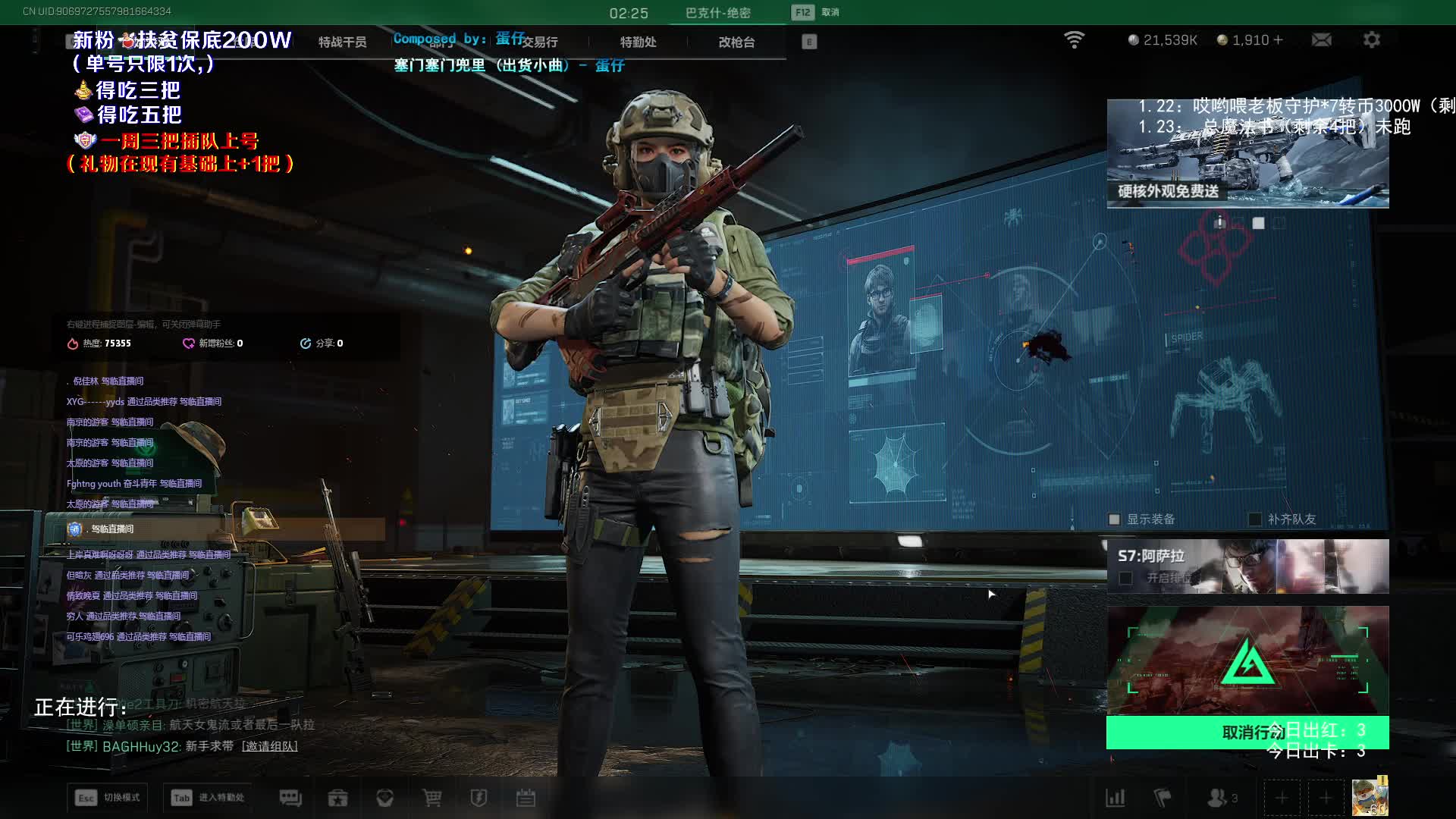Open the 特战干员 operator tab
Screen dimensions: 1456x819
pyautogui.click(x=342, y=42)
